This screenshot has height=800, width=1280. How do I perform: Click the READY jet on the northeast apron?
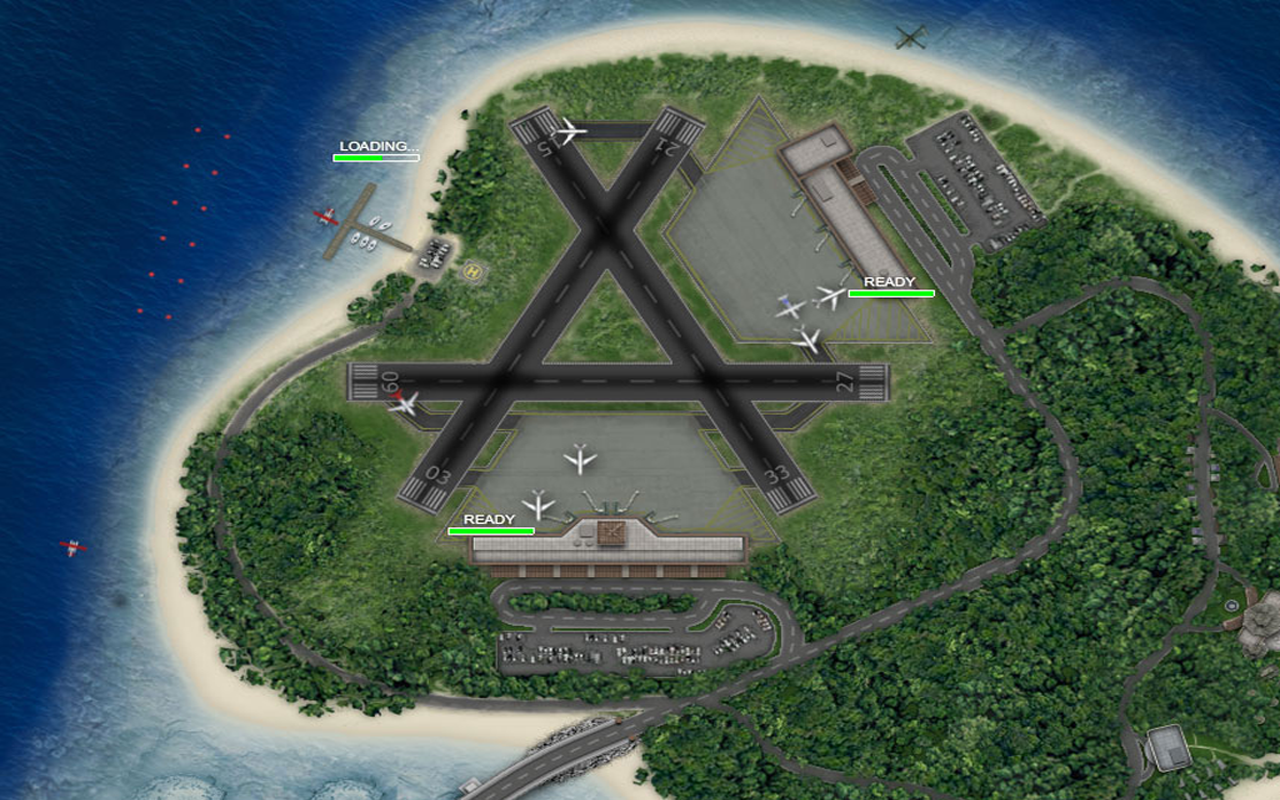827,297
